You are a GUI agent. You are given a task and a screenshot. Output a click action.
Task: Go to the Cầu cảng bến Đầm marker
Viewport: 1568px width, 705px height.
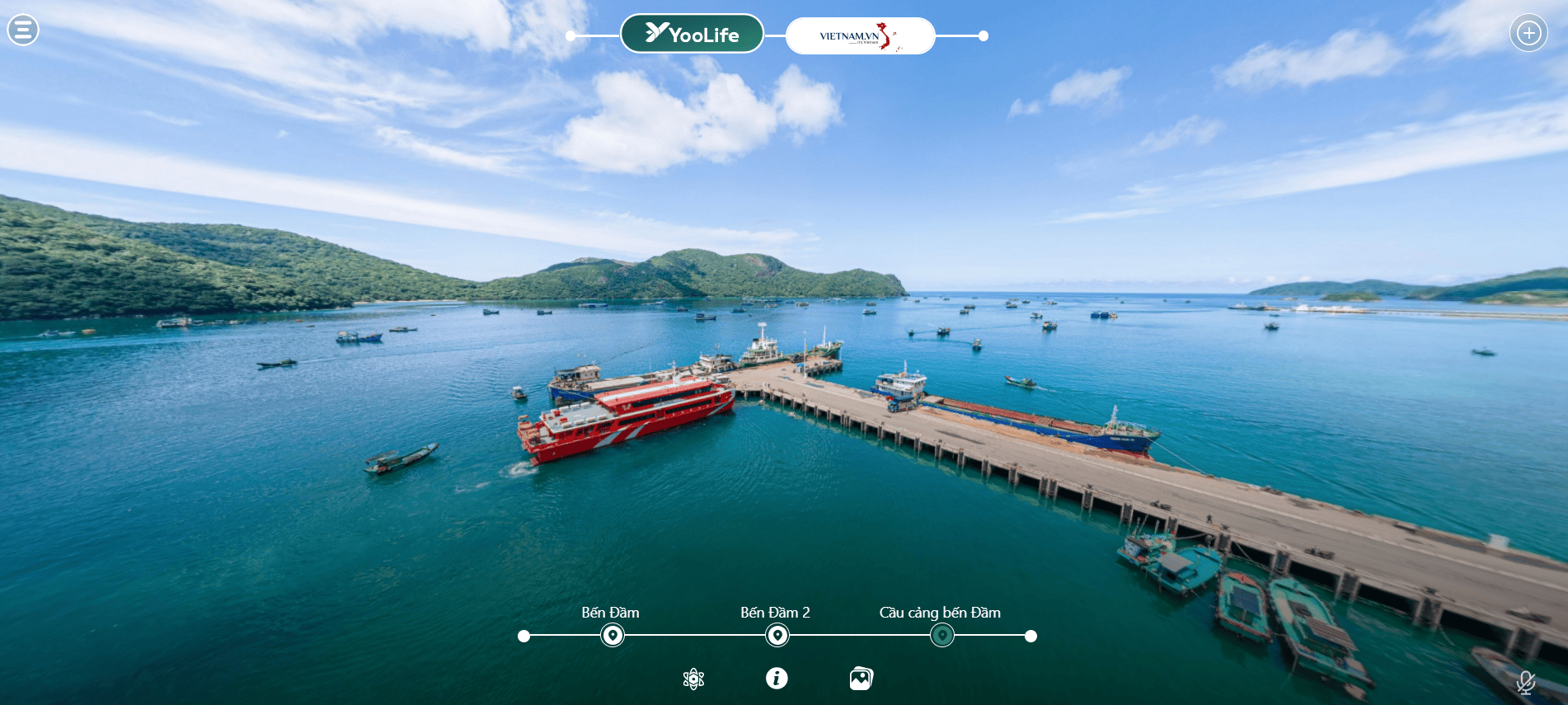coord(942,636)
